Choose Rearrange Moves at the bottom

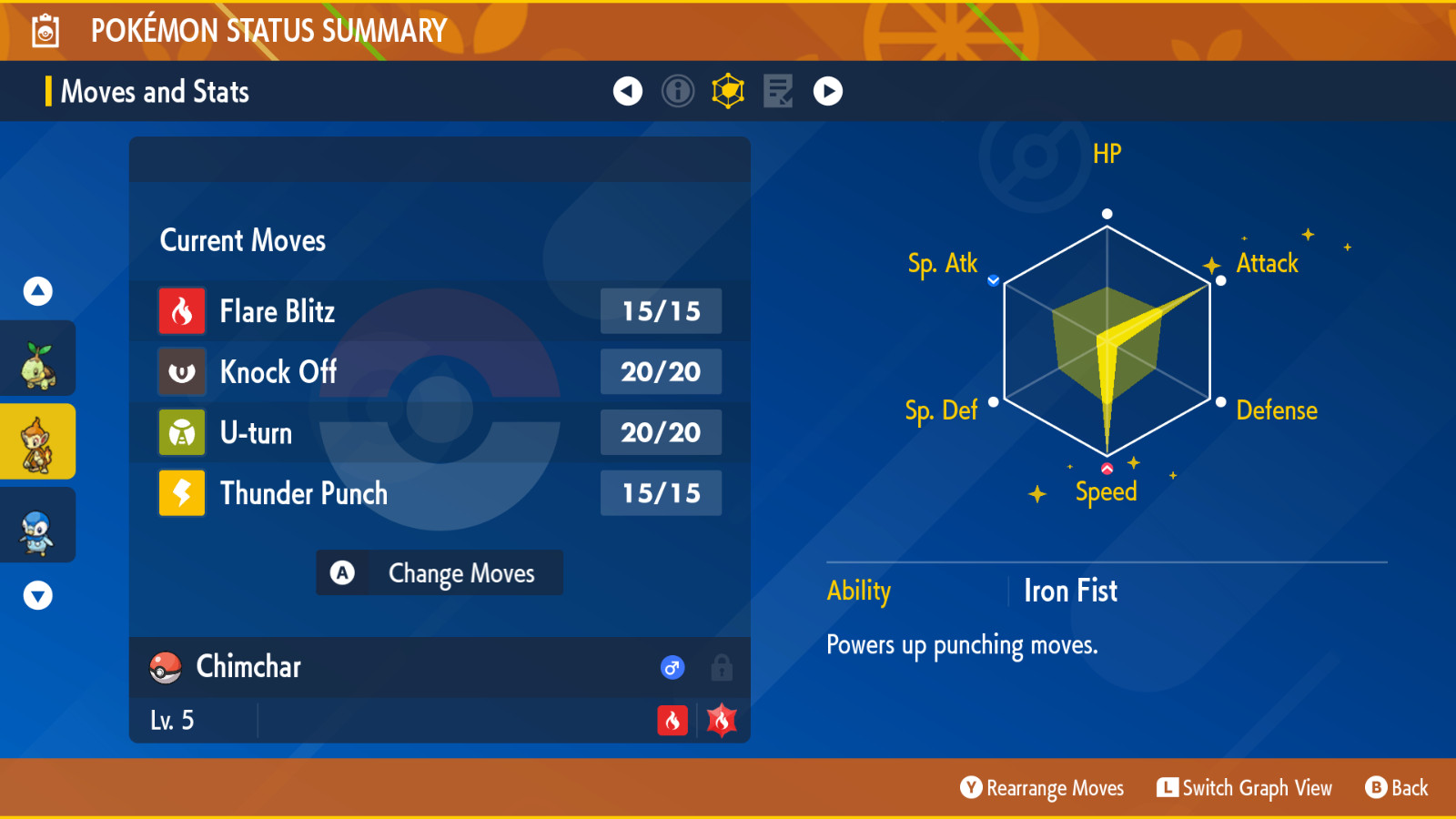point(1043,788)
